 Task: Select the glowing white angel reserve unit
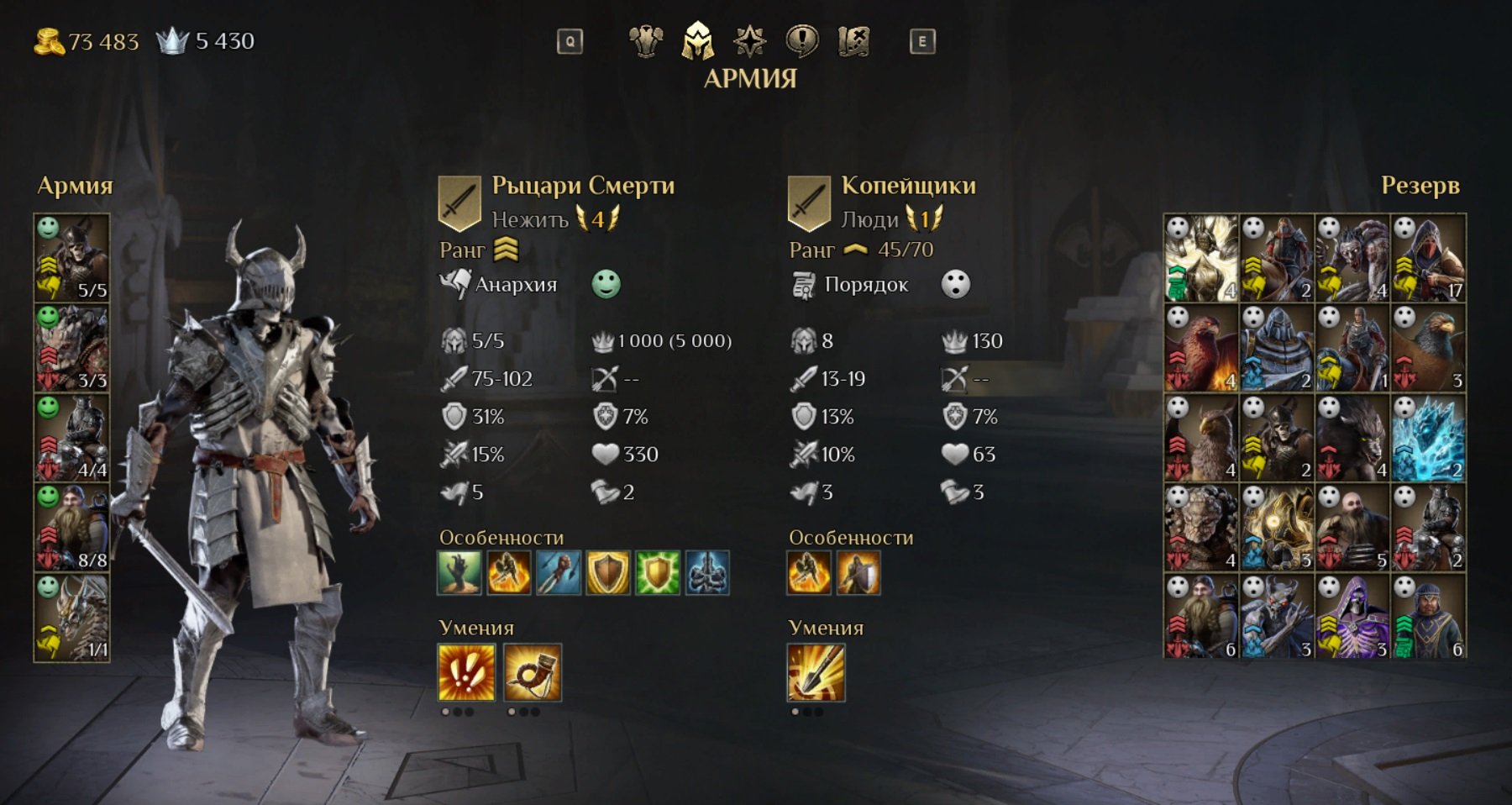[x=1201, y=258]
